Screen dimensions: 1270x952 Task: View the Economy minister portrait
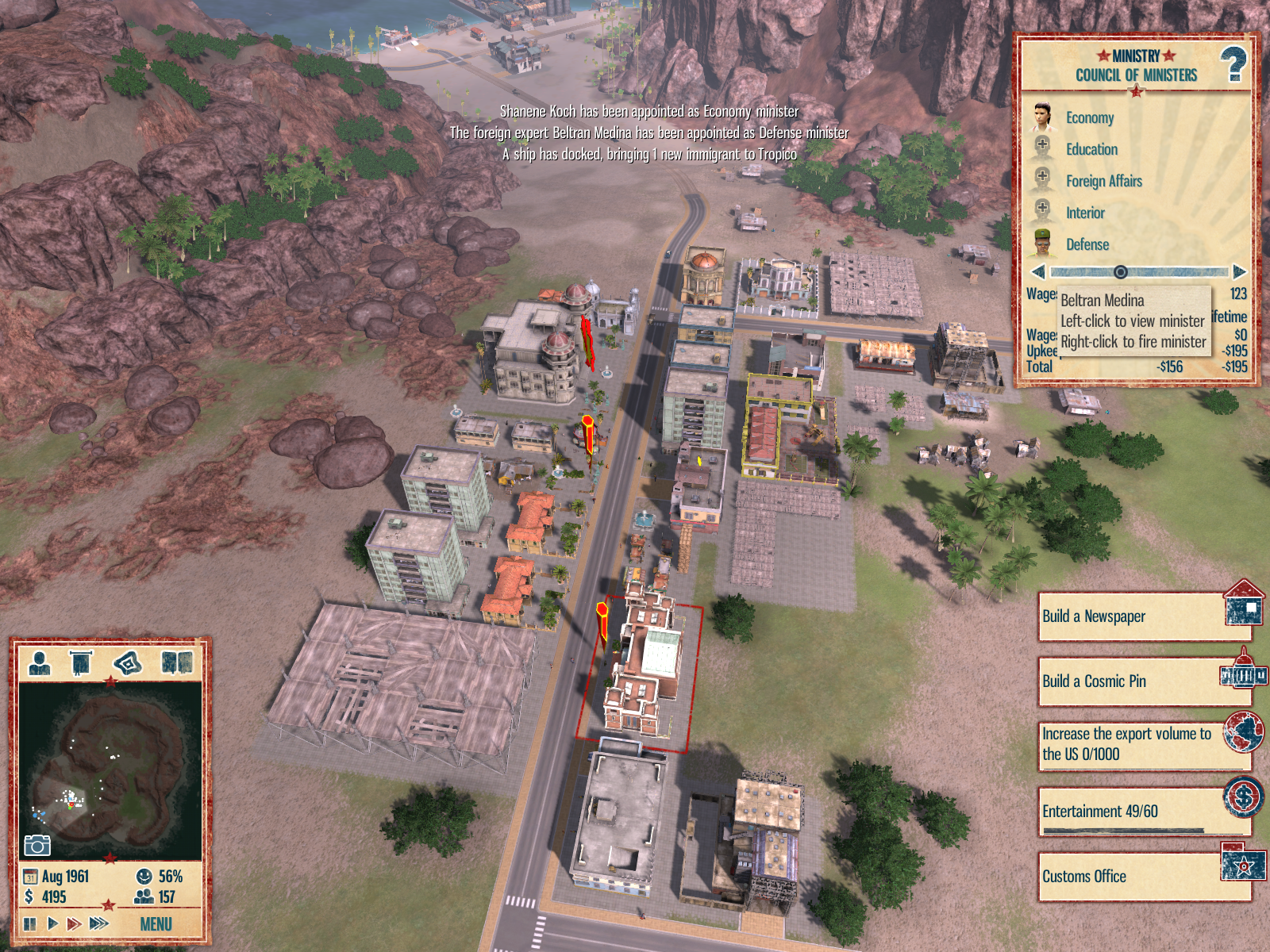click(x=1042, y=117)
